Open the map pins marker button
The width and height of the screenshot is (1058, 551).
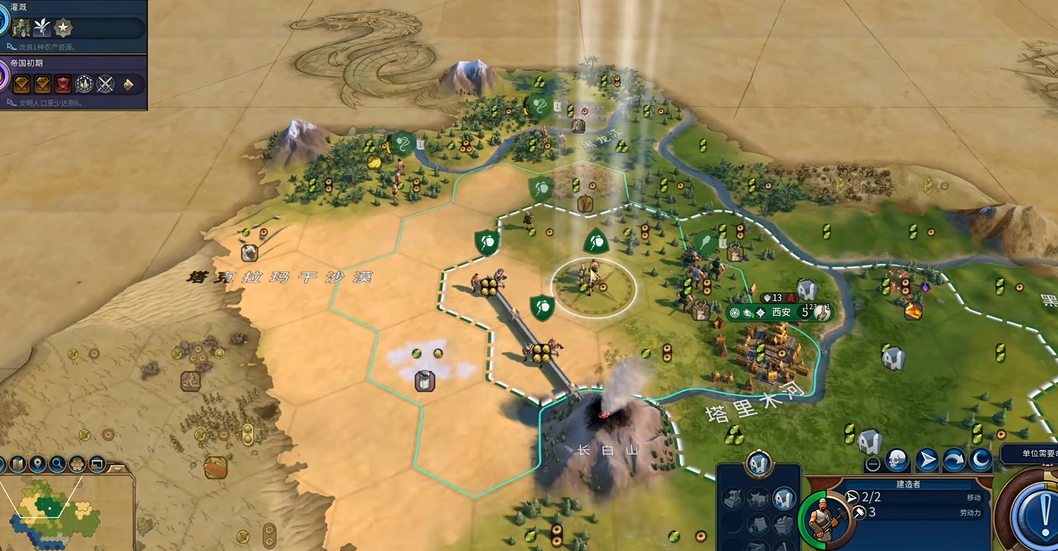coord(39,464)
